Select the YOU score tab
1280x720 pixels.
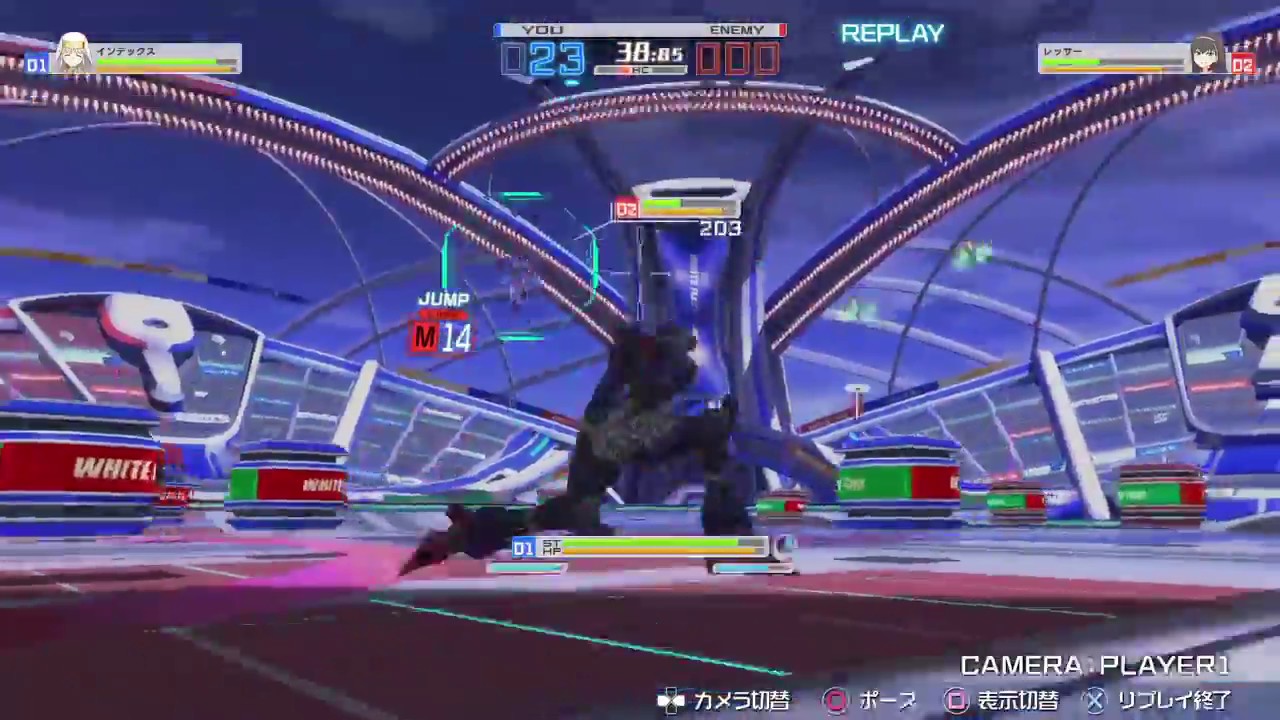(x=538, y=29)
